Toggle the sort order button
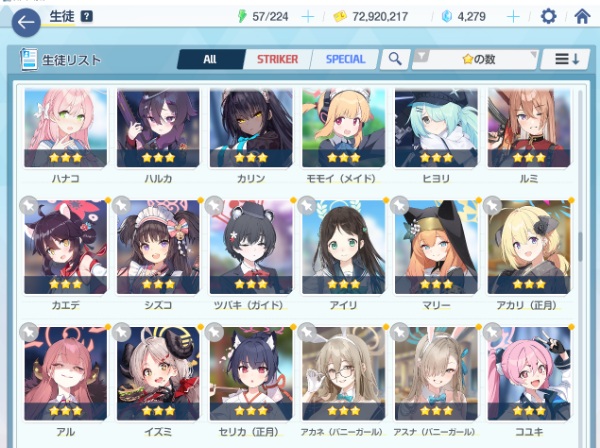Viewport: 600px width, 448px height. (x=566, y=59)
